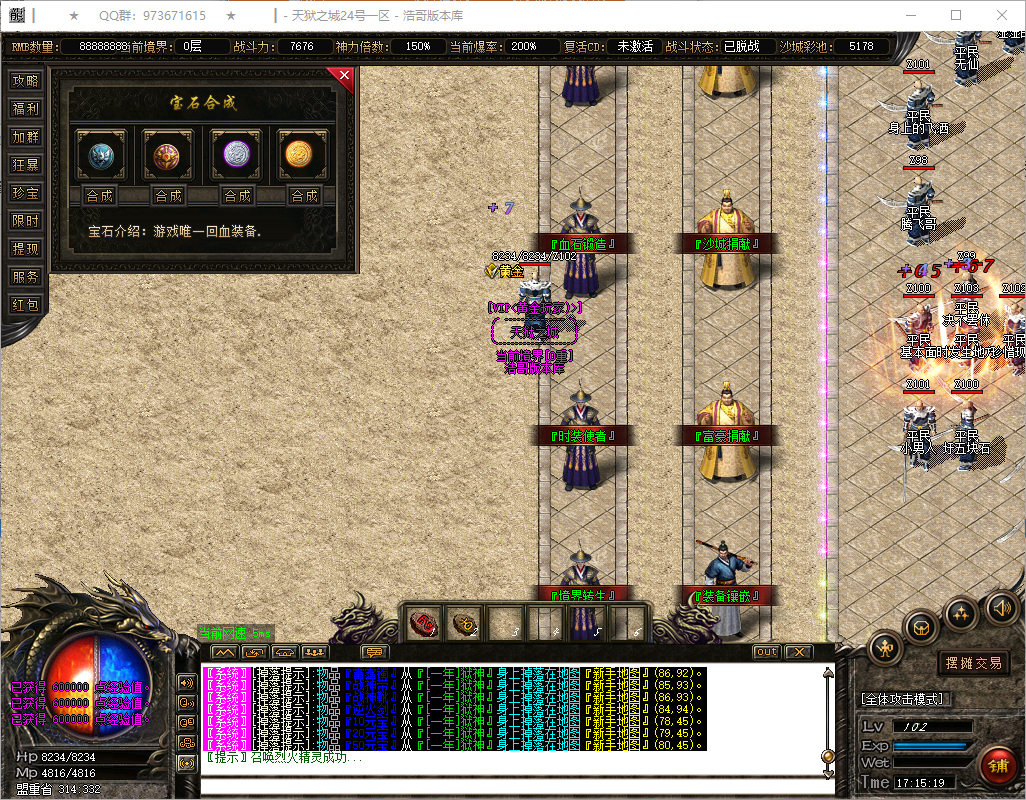Close the 宝石合成 gem synthesis panel

pos(345,75)
